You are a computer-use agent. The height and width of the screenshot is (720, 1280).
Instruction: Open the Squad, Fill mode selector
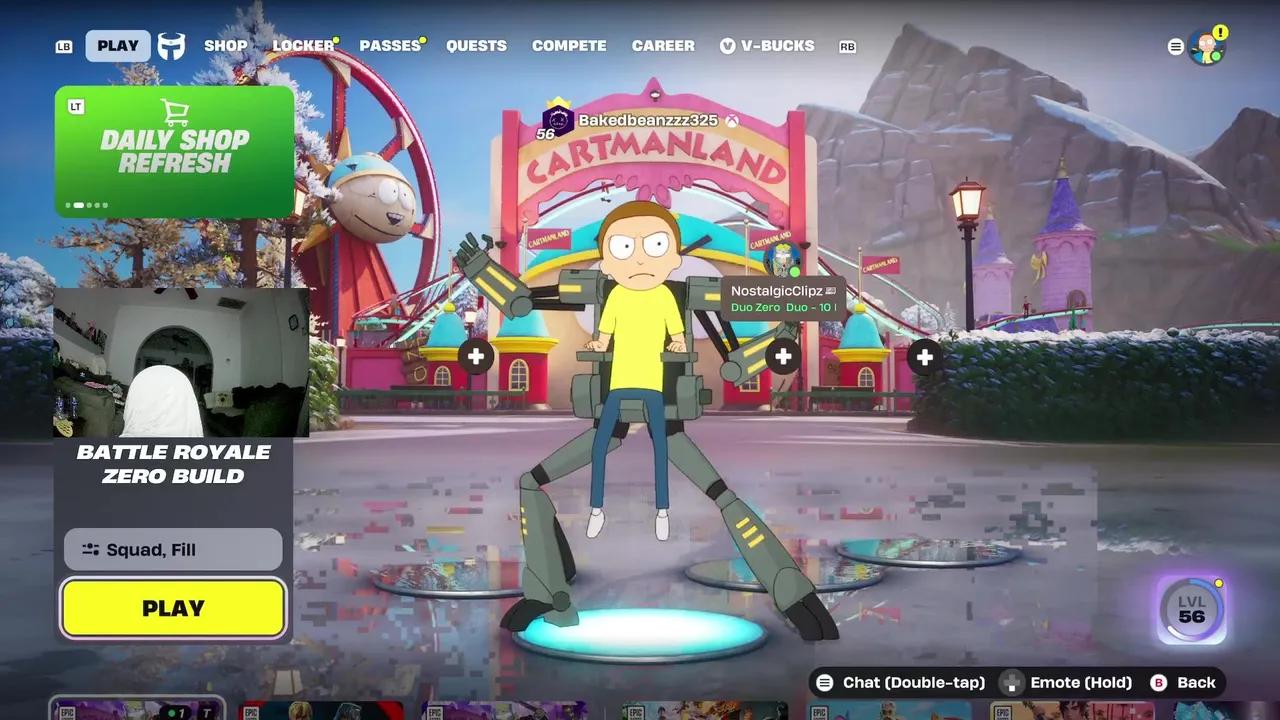tap(171, 548)
